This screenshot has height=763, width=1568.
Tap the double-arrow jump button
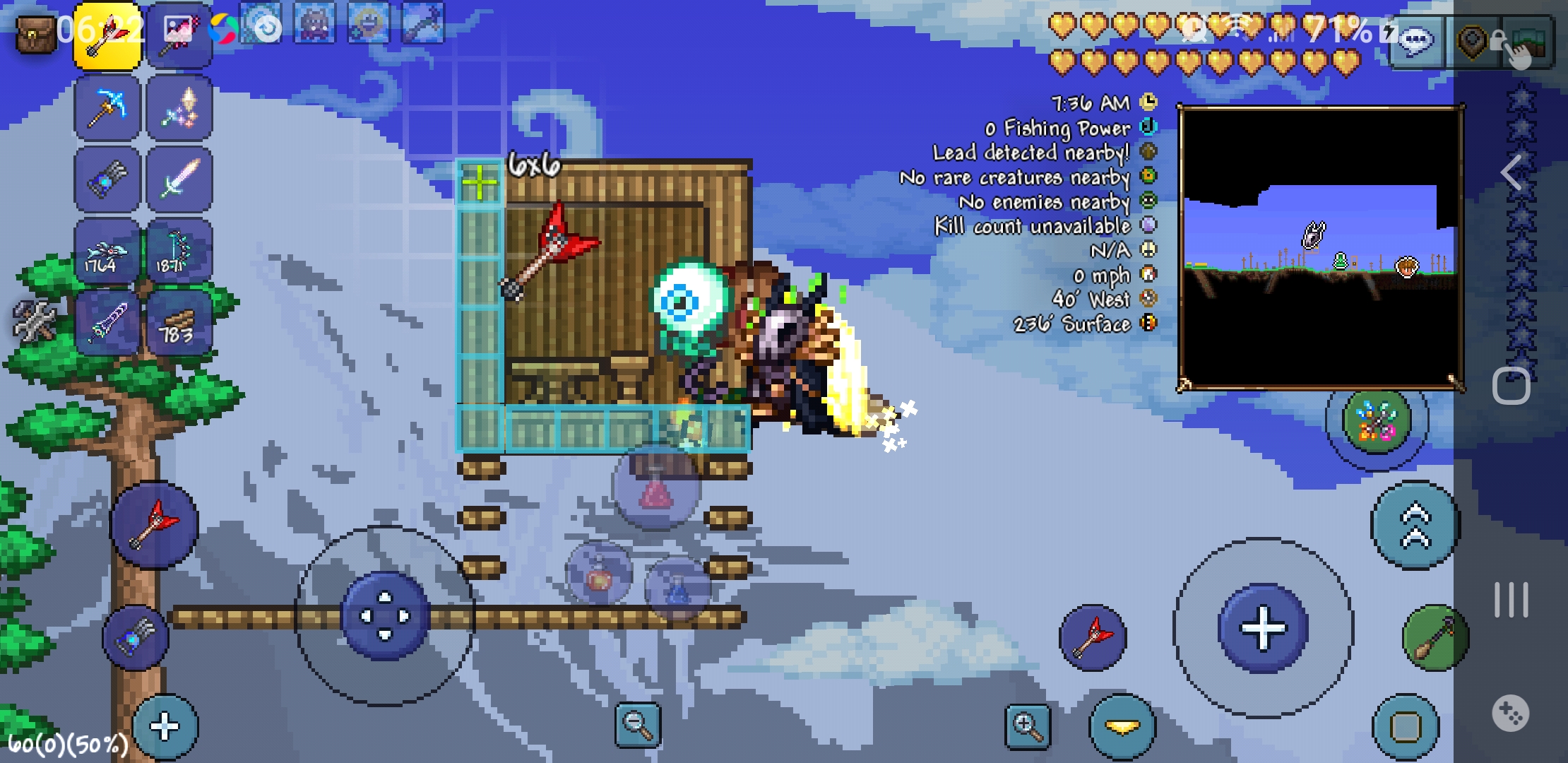pyautogui.click(x=1415, y=526)
